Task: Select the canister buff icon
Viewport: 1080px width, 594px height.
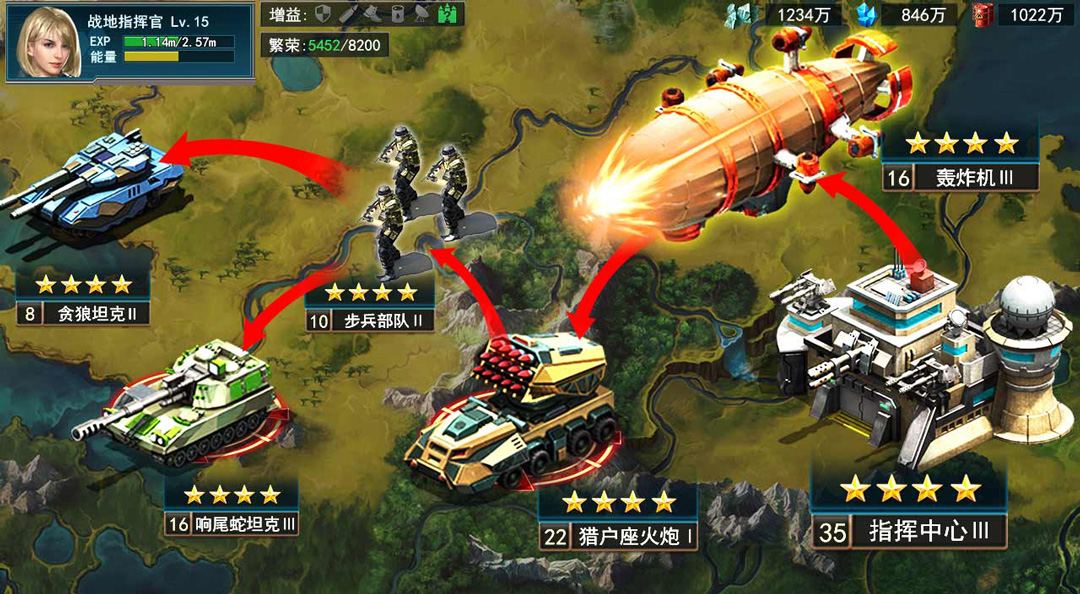Action: tap(397, 14)
